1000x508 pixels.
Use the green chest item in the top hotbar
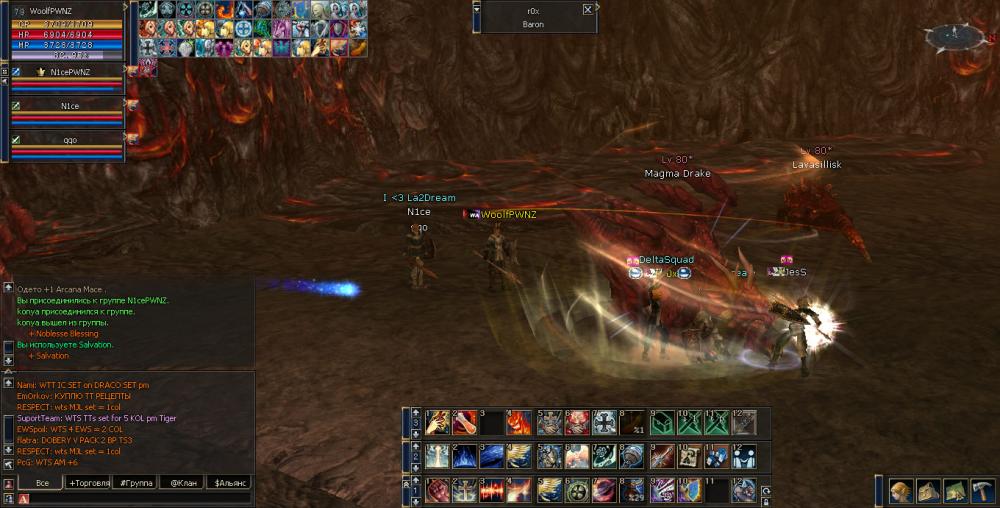[661, 422]
